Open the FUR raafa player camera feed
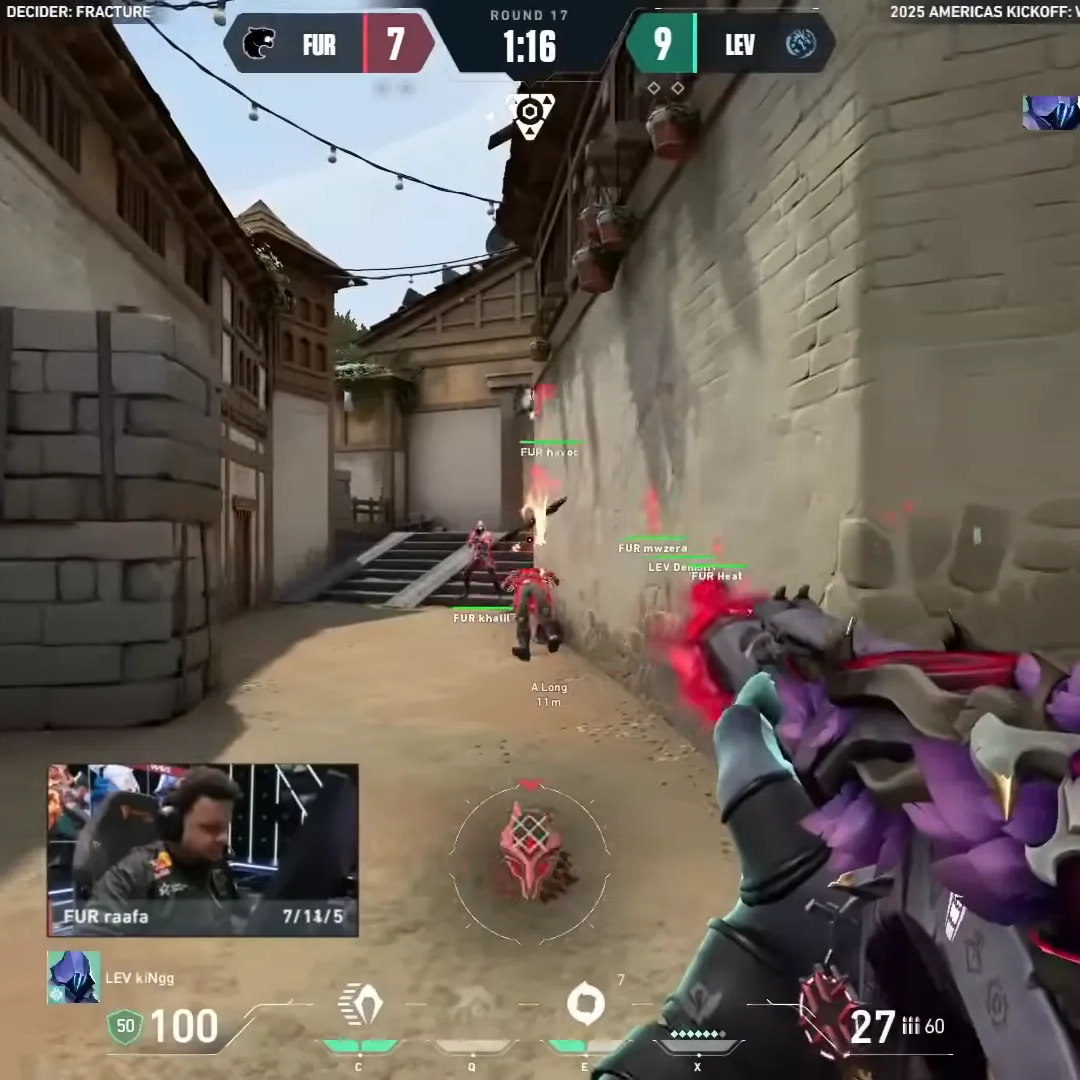 click(x=203, y=850)
